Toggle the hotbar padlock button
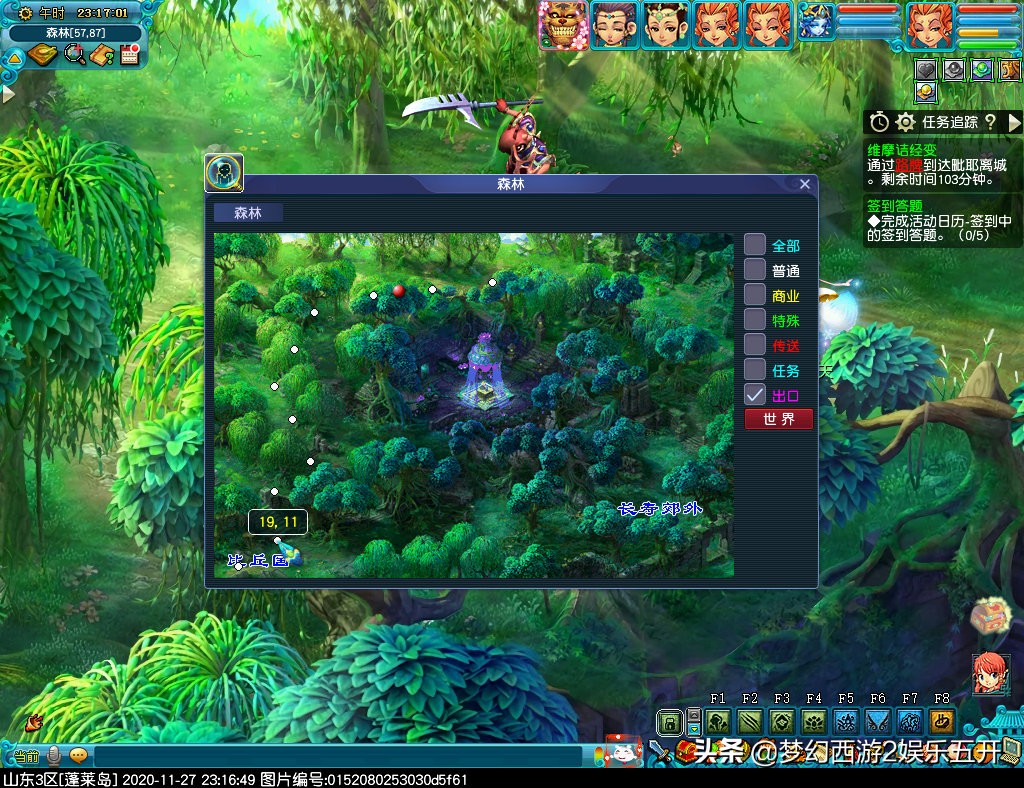This screenshot has height=788, width=1024. point(669,721)
